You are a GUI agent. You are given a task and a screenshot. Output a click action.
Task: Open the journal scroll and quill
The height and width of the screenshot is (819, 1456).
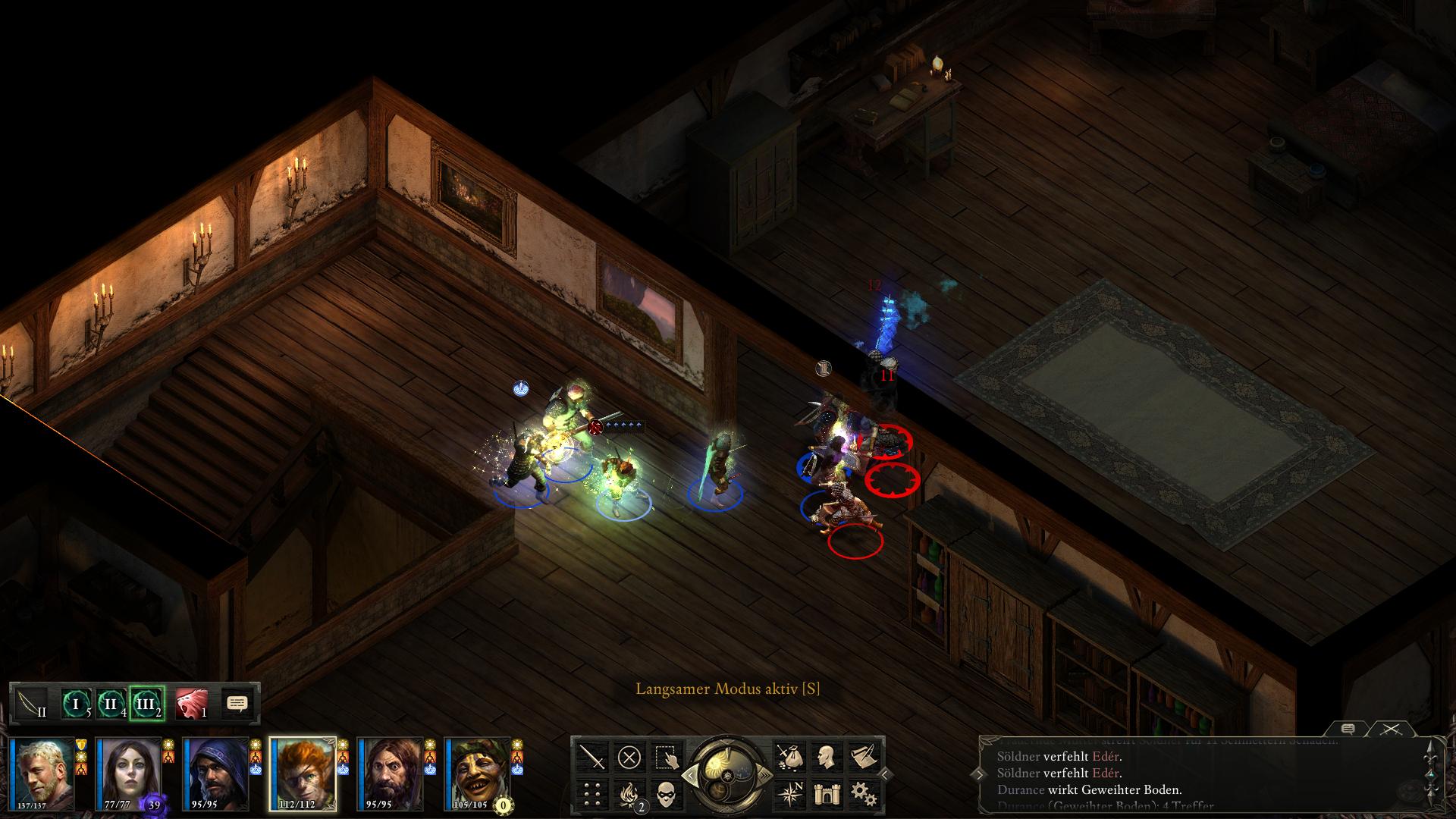(x=863, y=757)
